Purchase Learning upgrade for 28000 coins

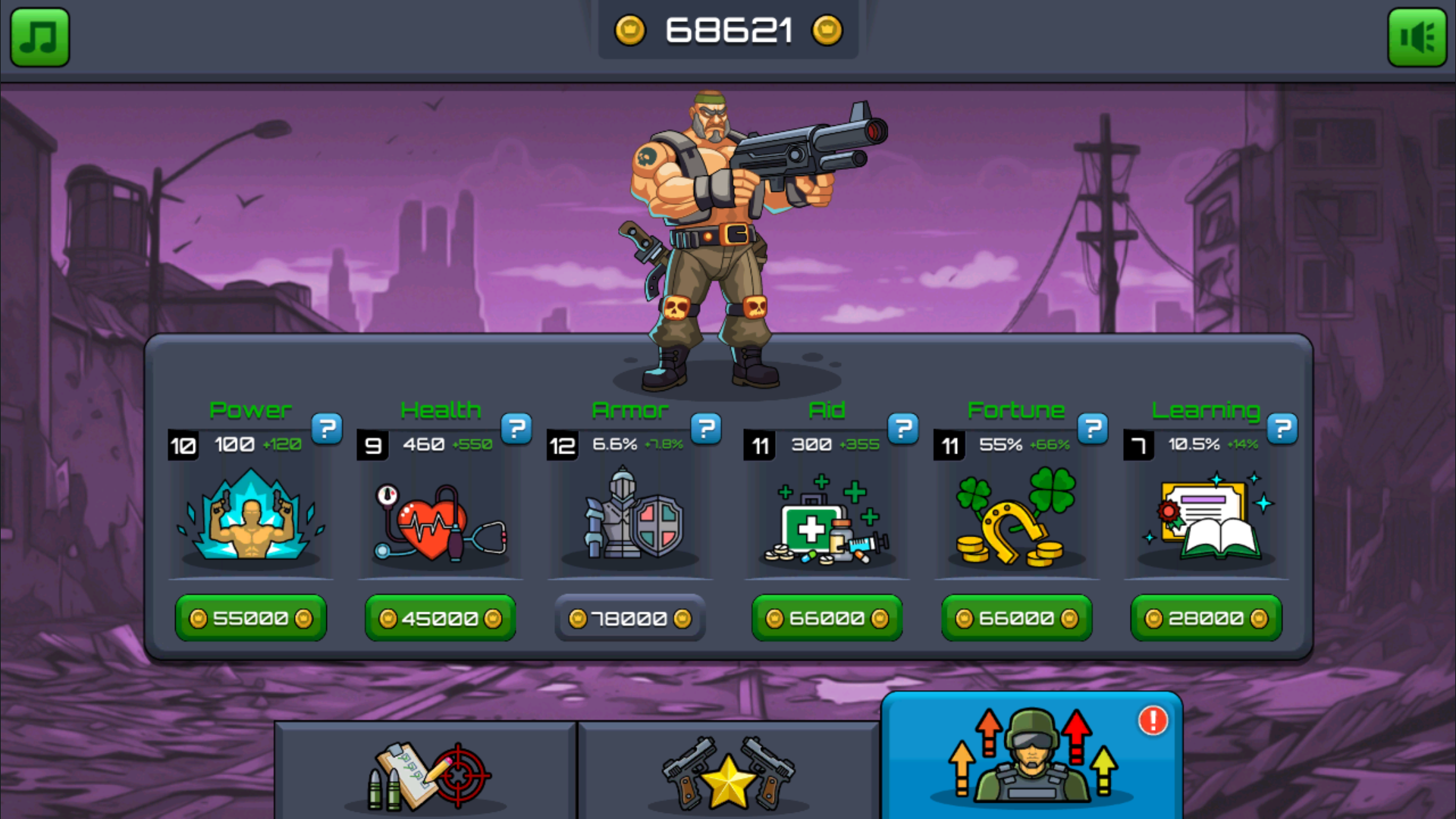1207,619
